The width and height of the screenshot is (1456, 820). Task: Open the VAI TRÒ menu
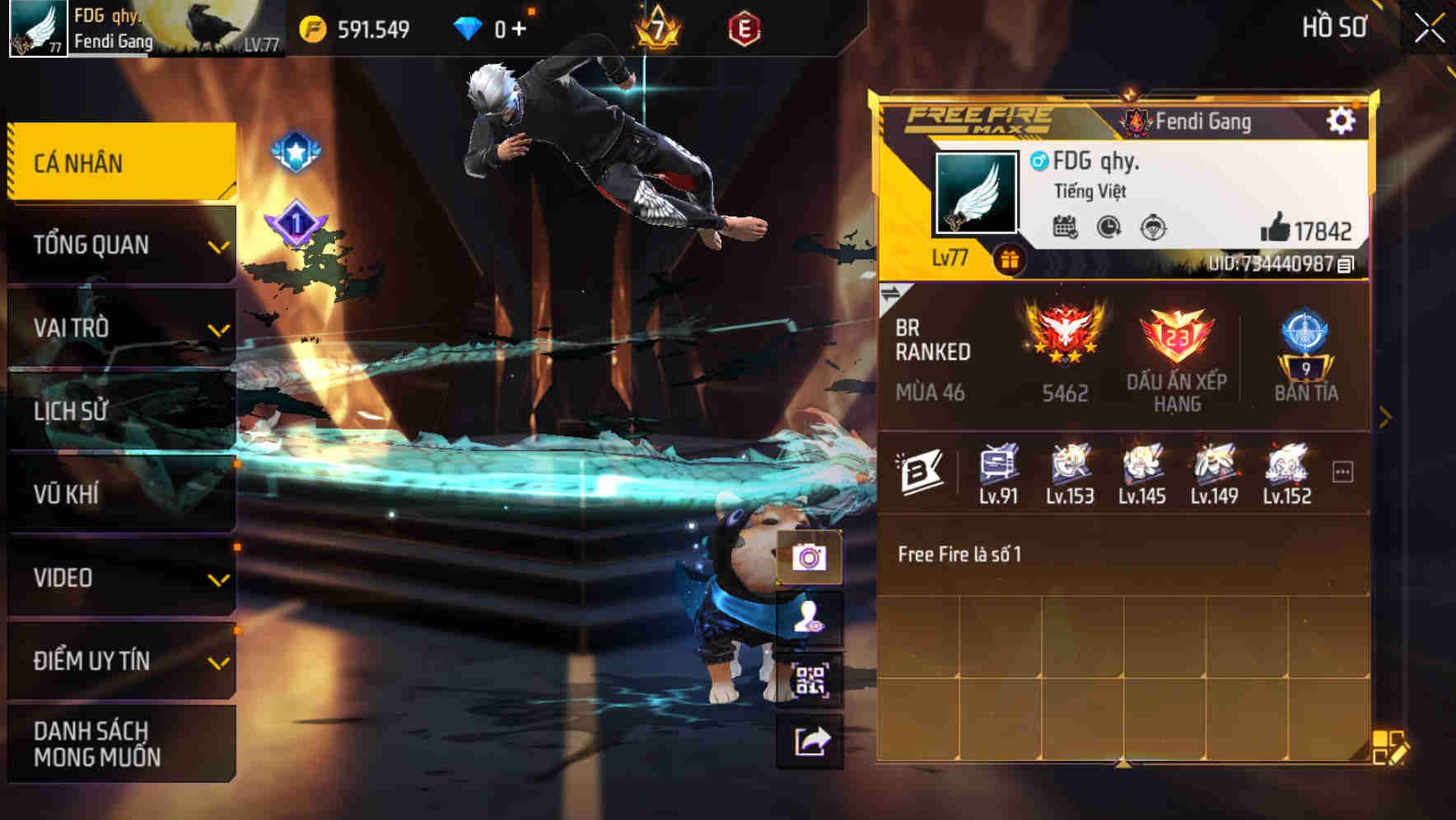click(122, 328)
